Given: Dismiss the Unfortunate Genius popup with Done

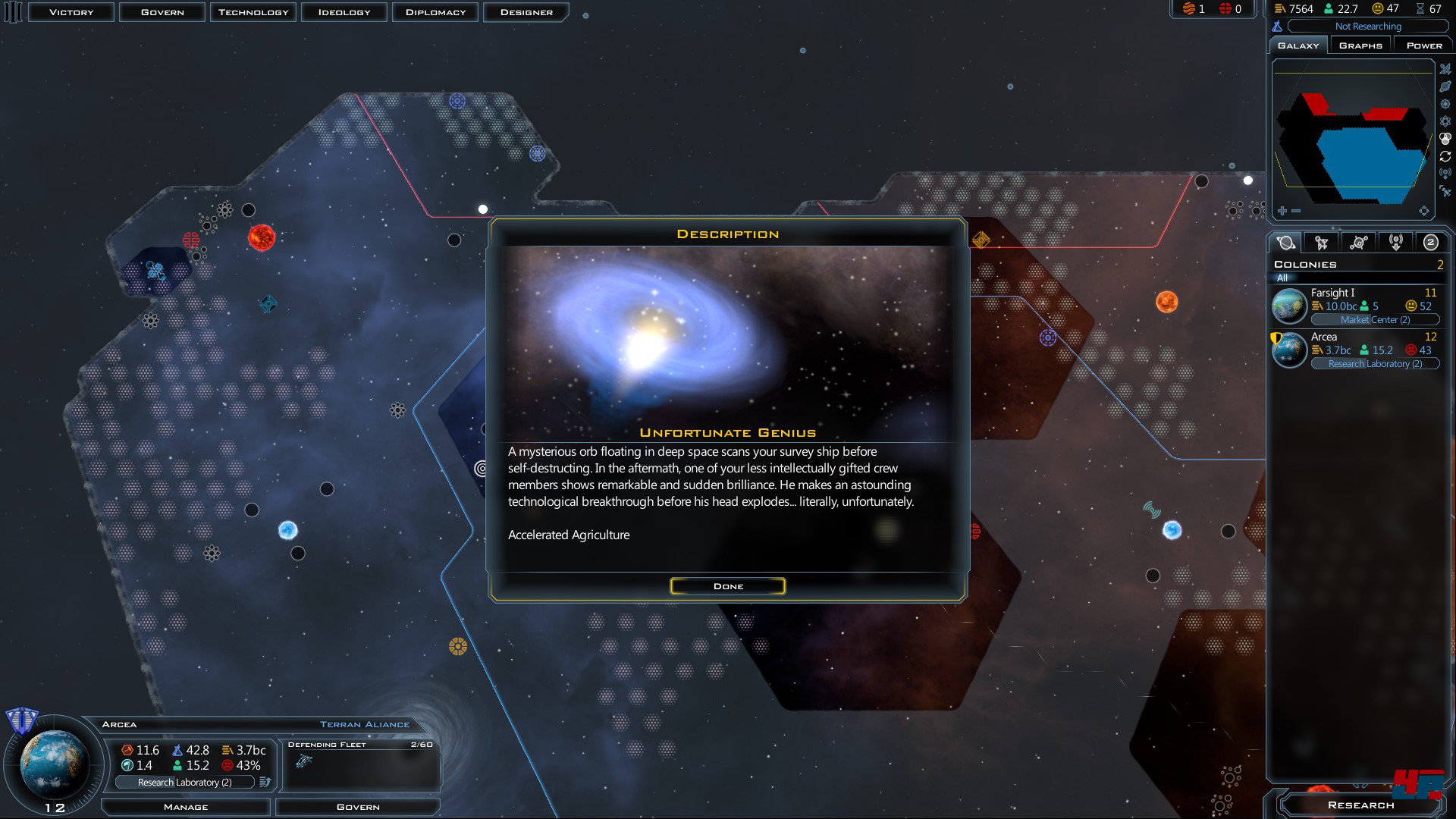Looking at the screenshot, I should 727,586.
